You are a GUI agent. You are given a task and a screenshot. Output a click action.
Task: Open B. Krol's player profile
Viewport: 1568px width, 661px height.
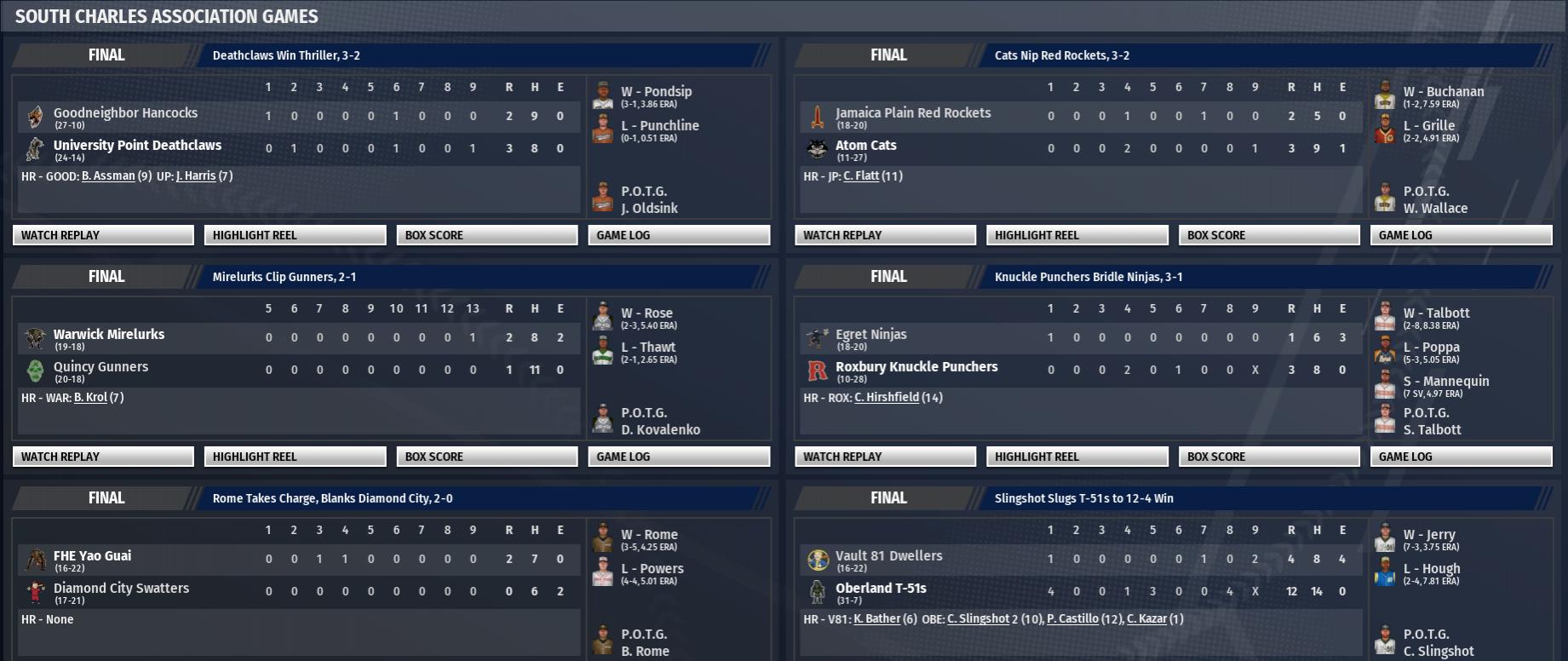click(91, 398)
